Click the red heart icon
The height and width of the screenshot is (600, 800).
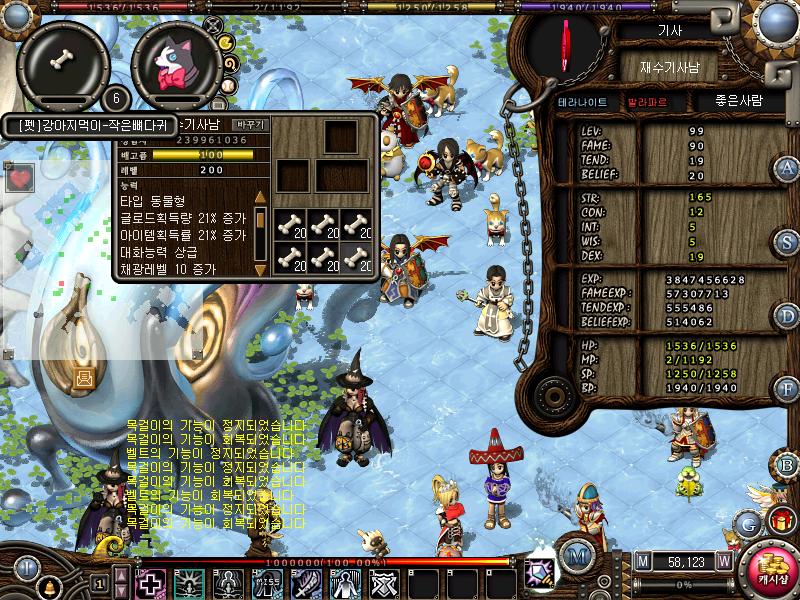pos(19,179)
